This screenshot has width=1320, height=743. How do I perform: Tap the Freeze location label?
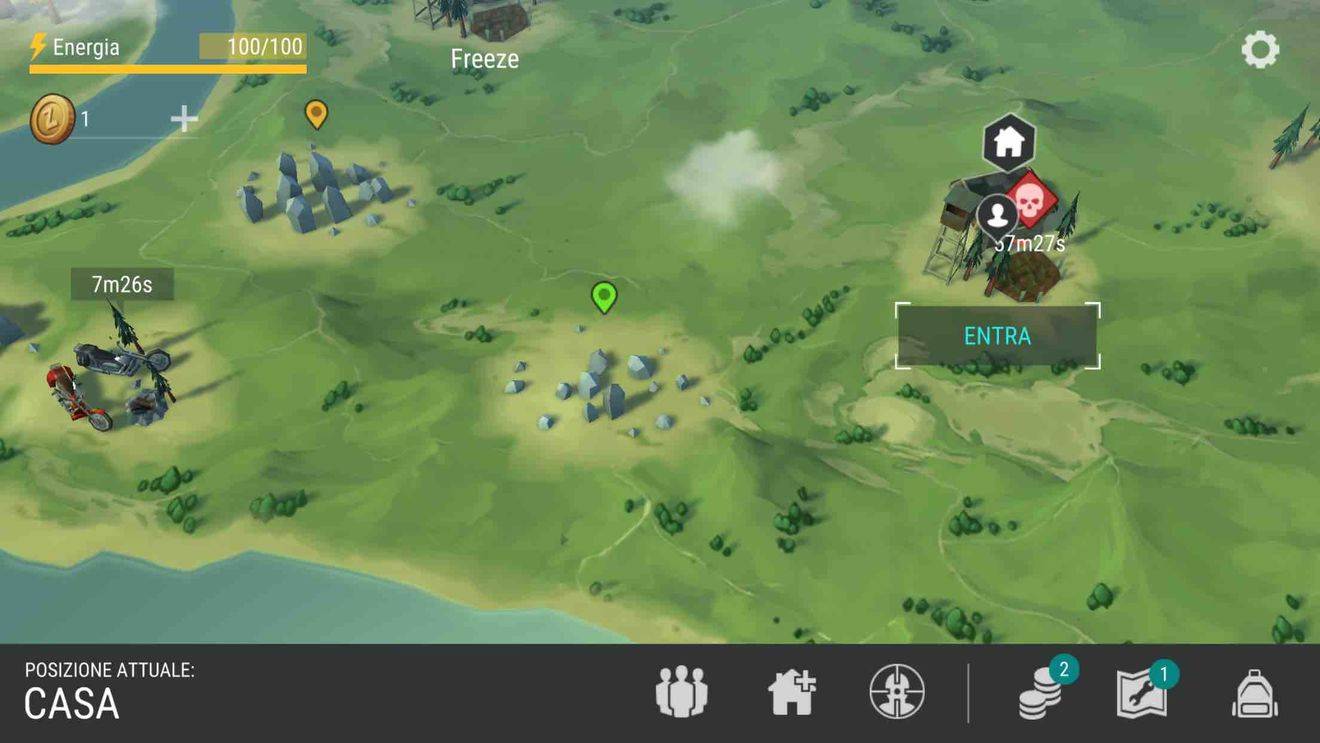[x=484, y=59]
